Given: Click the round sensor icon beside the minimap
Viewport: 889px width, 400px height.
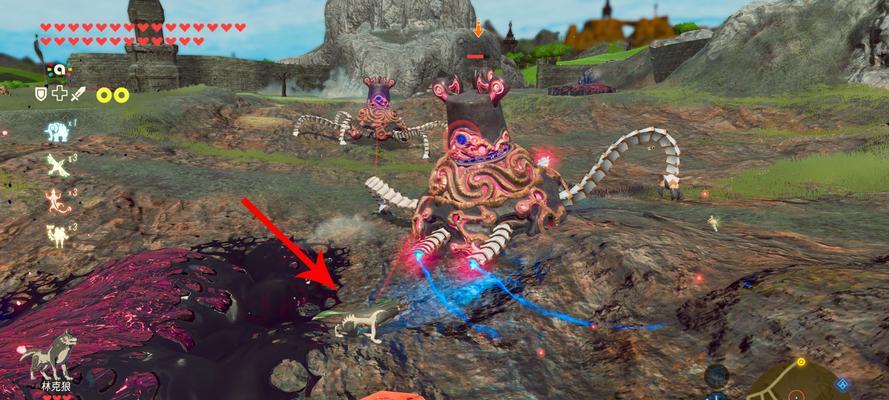Looking at the screenshot, I should [715, 376].
